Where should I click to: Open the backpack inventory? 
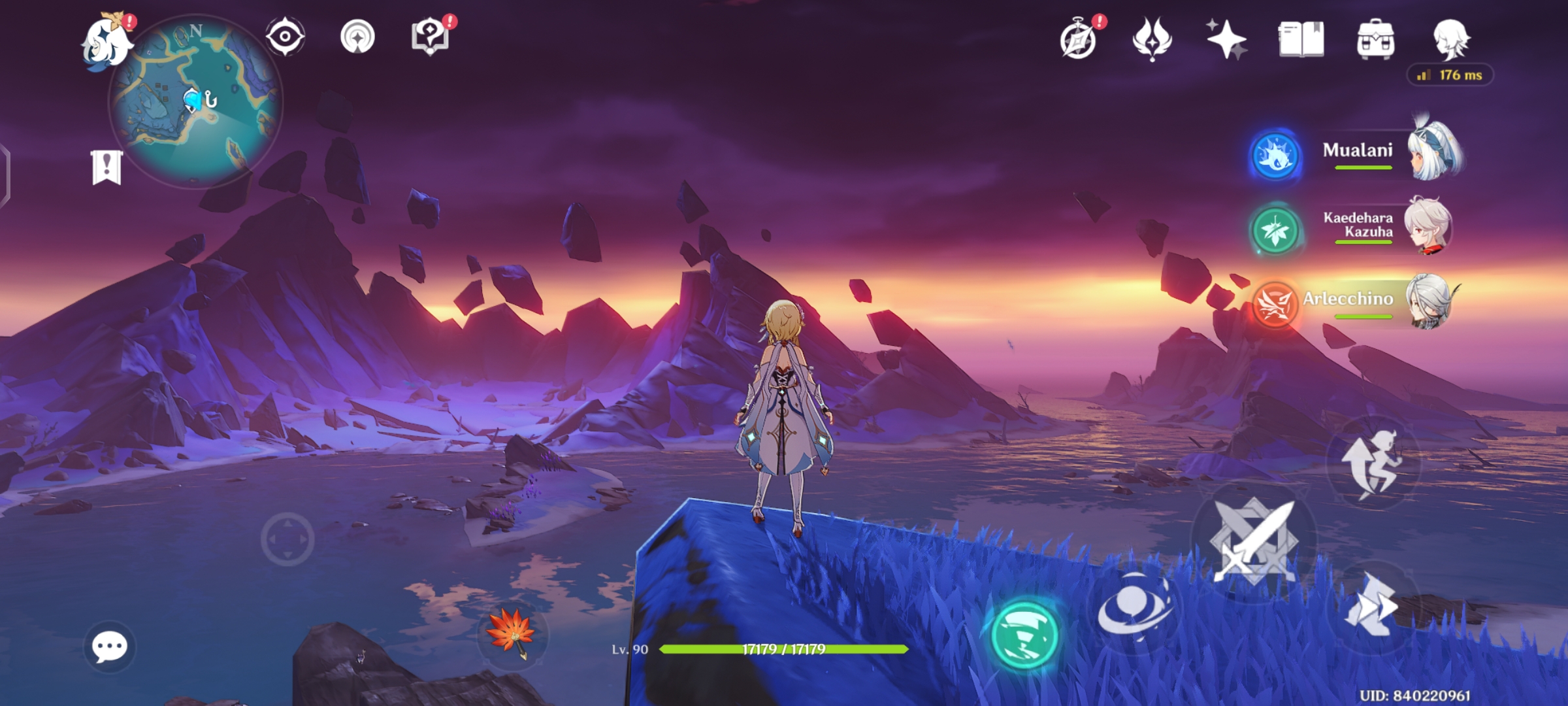(x=1375, y=40)
